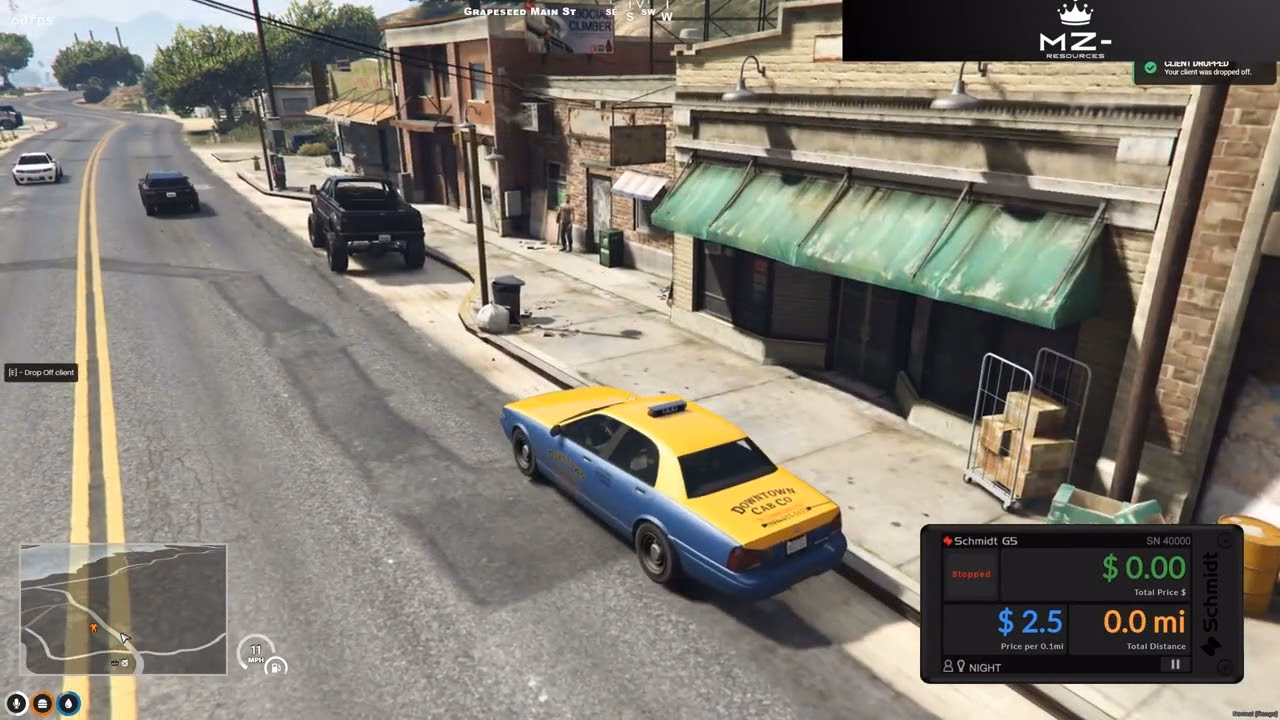1280x720 pixels.
Task: Click the person icon on the taxi meter
Action: point(947,665)
